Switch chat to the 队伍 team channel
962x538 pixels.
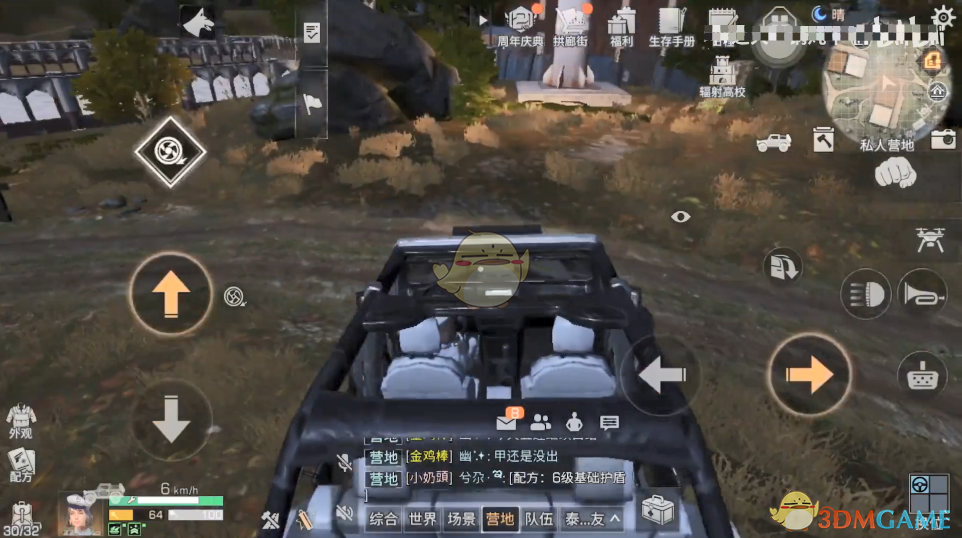pyautogui.click(x=539, y=518)
